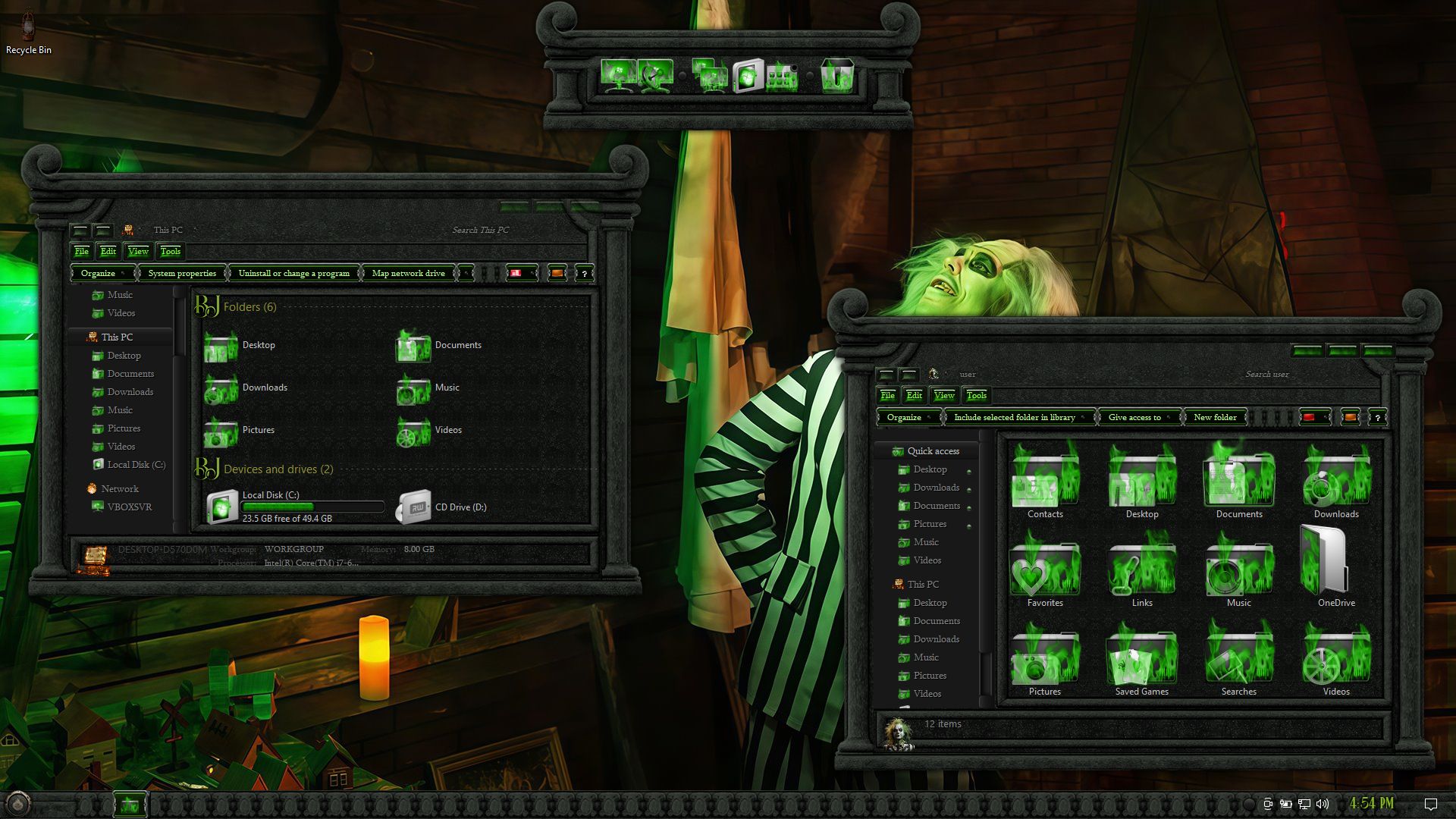Open the Searches folder icon
1456x819 pixels.
click(1238, 658)
